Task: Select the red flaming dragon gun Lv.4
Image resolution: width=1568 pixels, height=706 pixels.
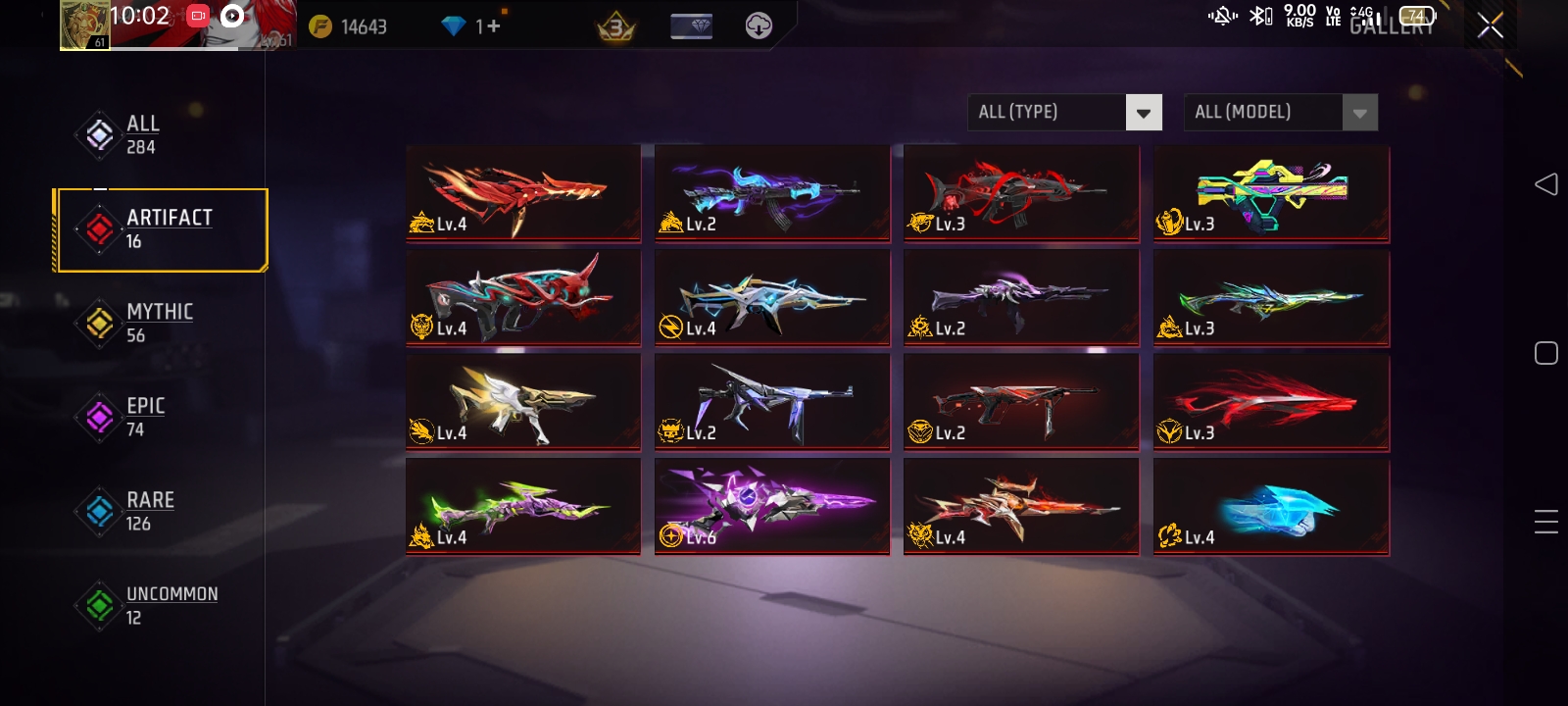Action: click(523, 193)
